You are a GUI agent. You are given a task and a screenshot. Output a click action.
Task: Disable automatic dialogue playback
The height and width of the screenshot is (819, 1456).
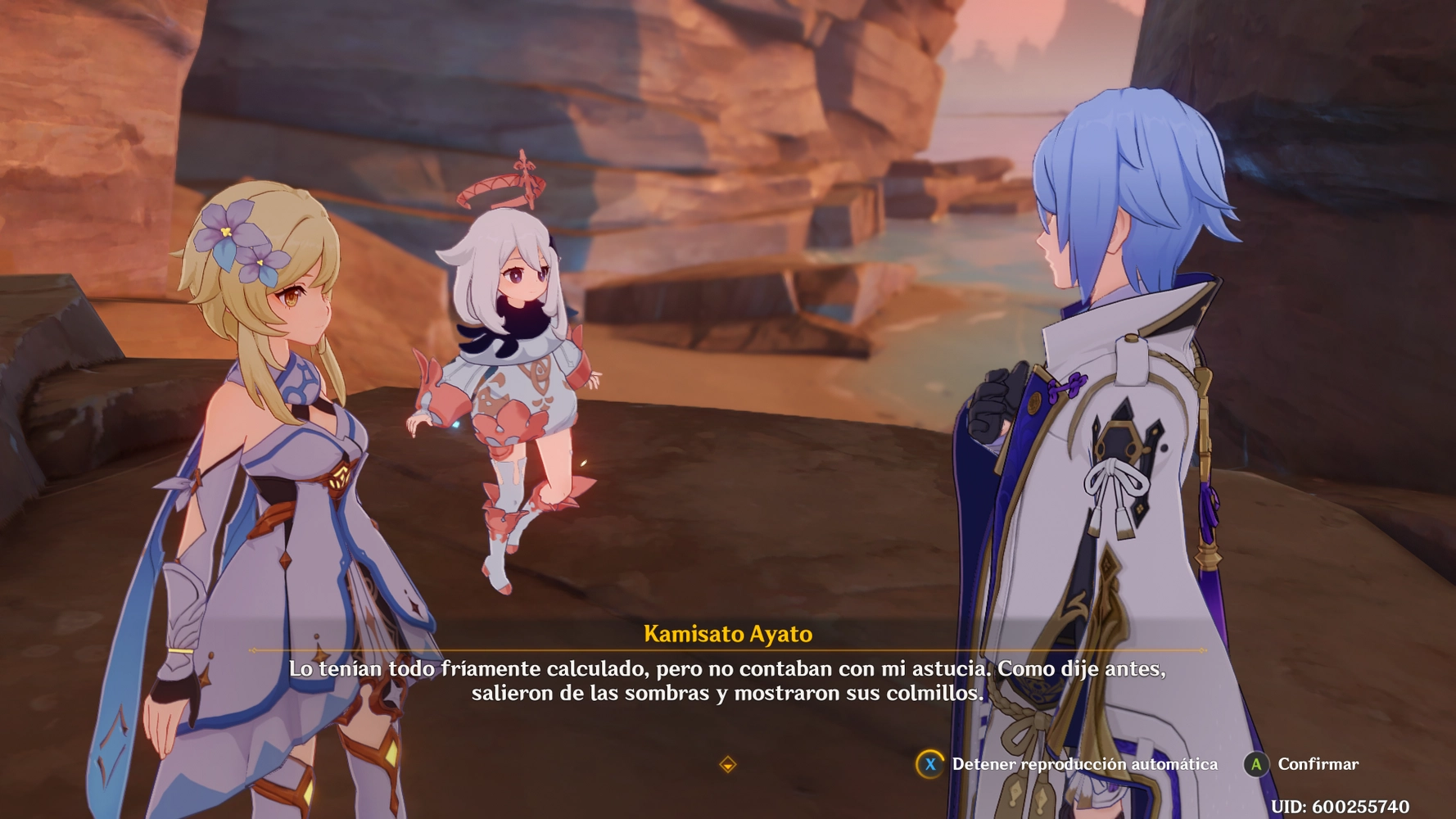point(933,764)
